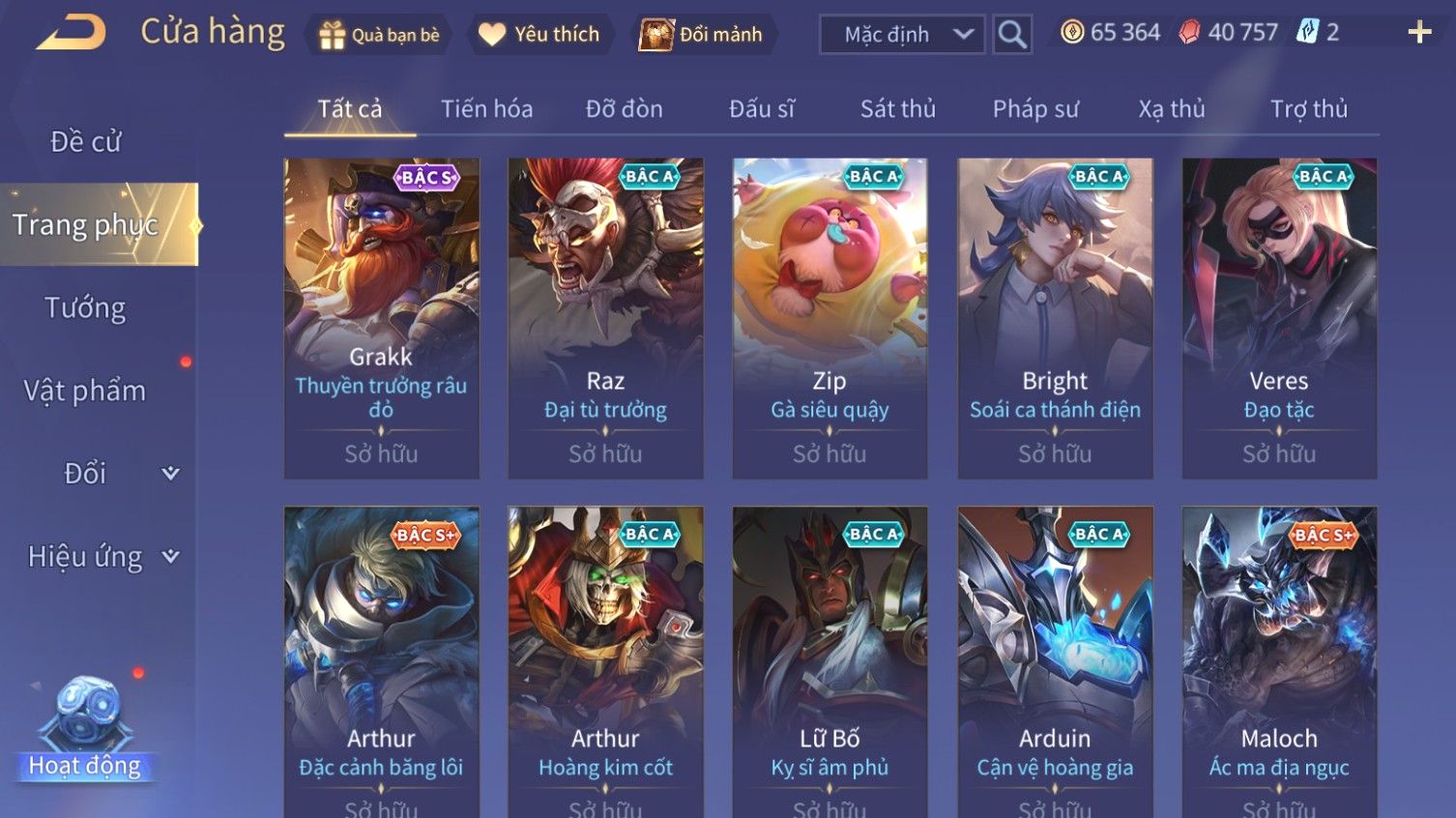This screenshot has height=818, width=1456.
Task: Open the Tướng section in sidebar
Action: pos(85,308)
